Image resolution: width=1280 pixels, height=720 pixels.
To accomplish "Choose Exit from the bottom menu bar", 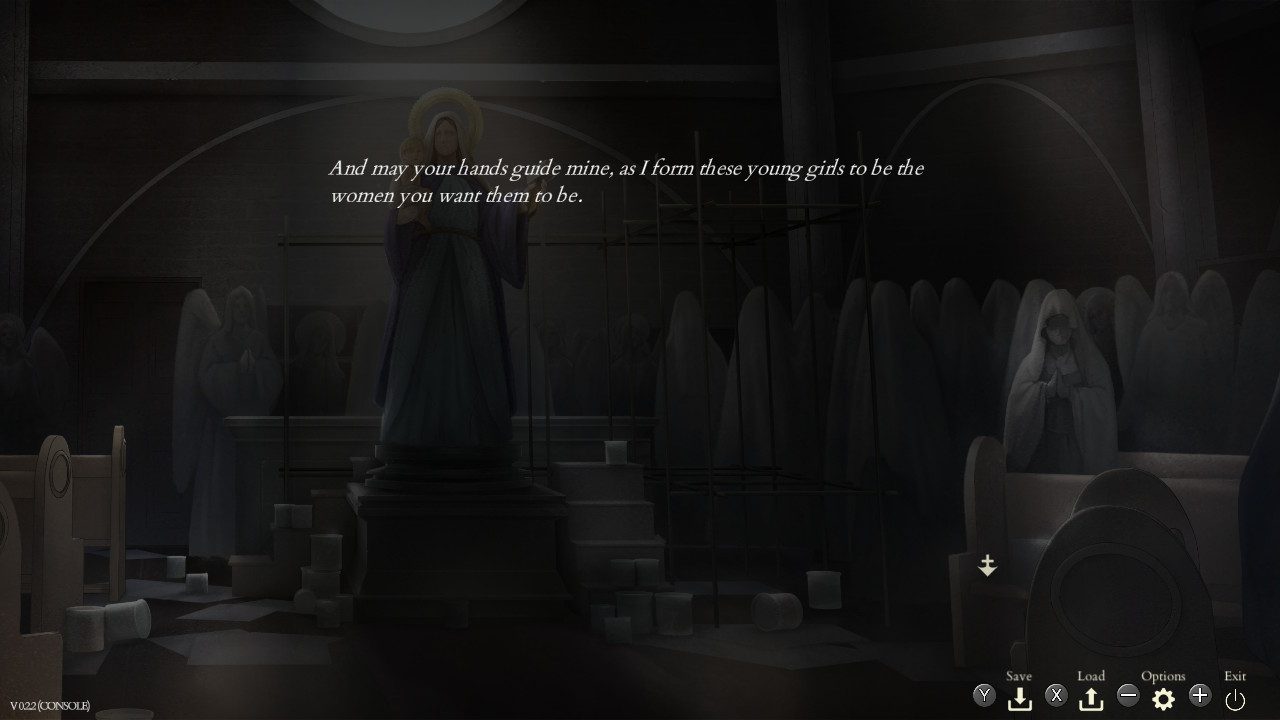I will point(1234,676).
